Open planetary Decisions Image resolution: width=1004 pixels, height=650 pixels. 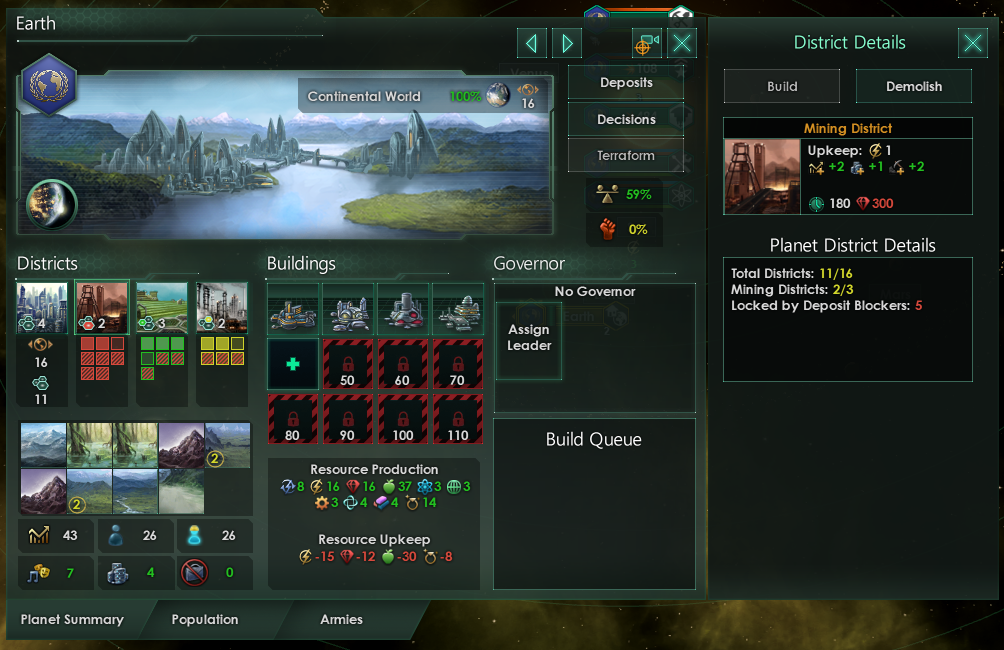(626, 119)
